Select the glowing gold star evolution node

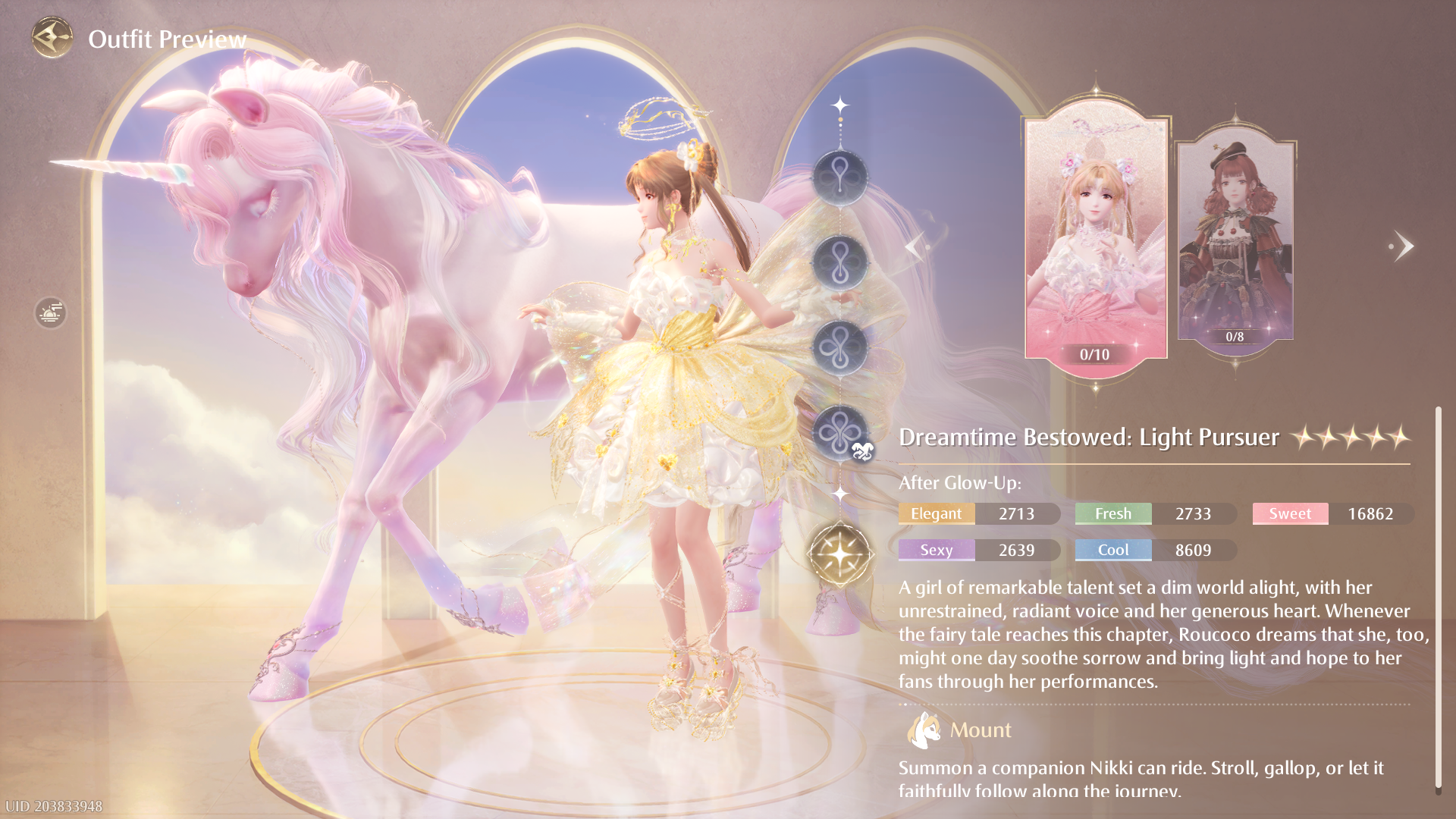pos(840,555)
